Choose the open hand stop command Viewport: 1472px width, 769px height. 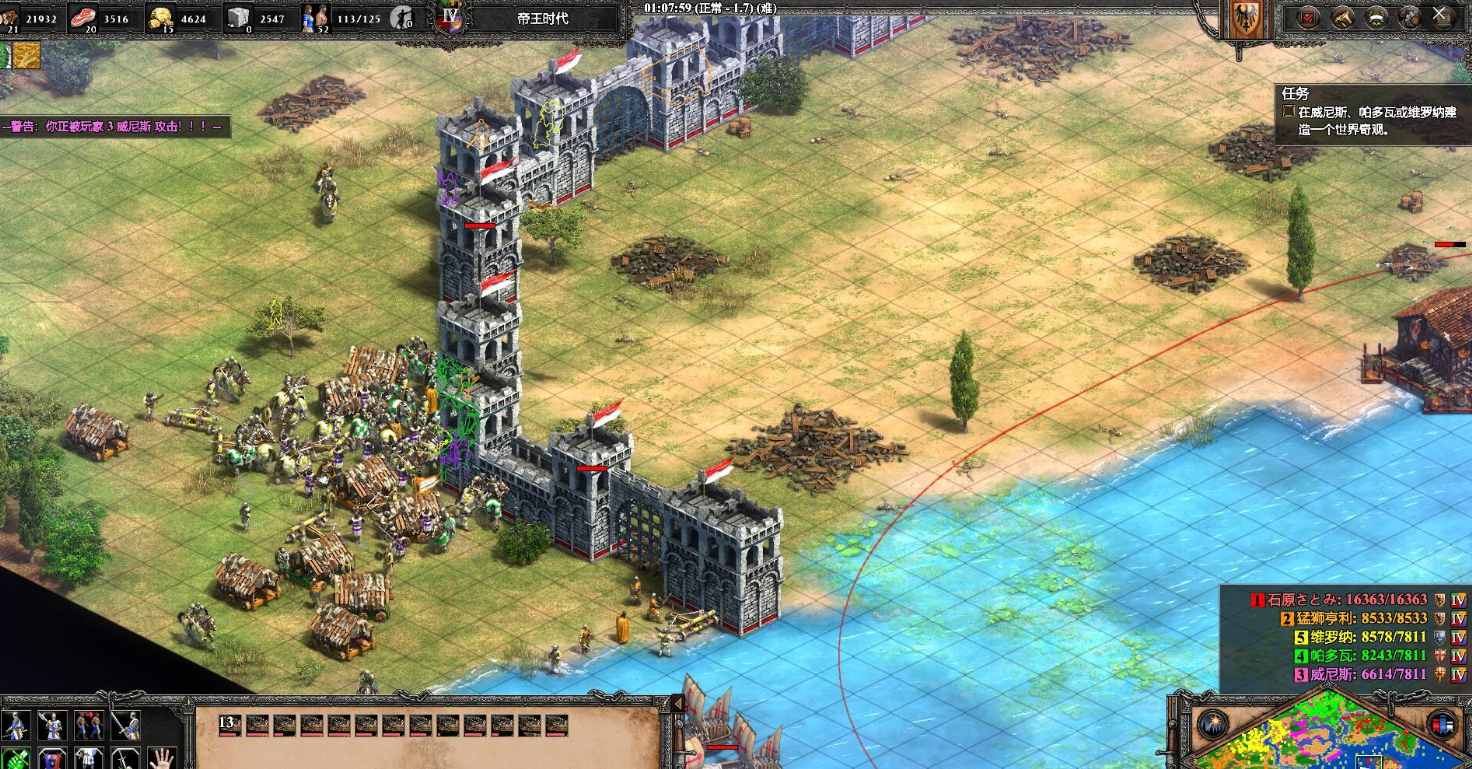coord(162,758)
